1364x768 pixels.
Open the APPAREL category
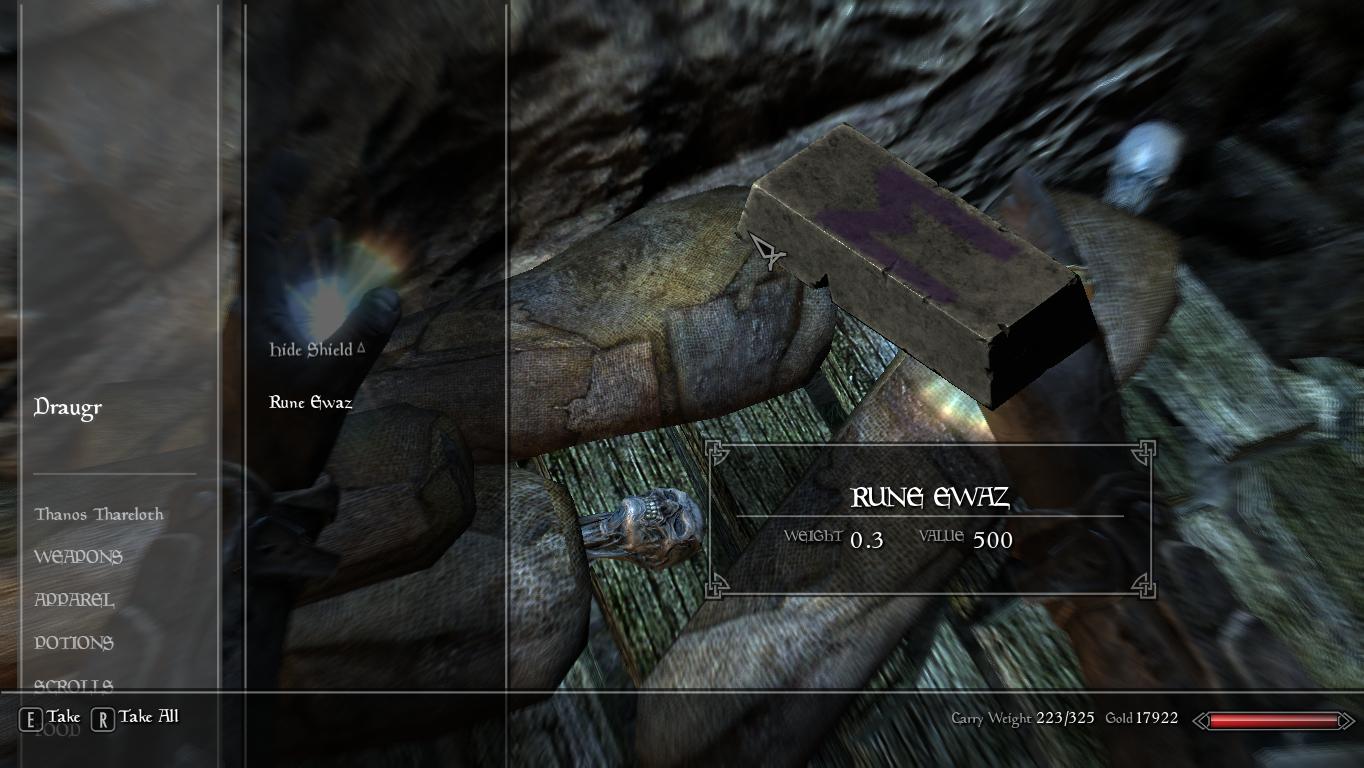tap(76, 600)
